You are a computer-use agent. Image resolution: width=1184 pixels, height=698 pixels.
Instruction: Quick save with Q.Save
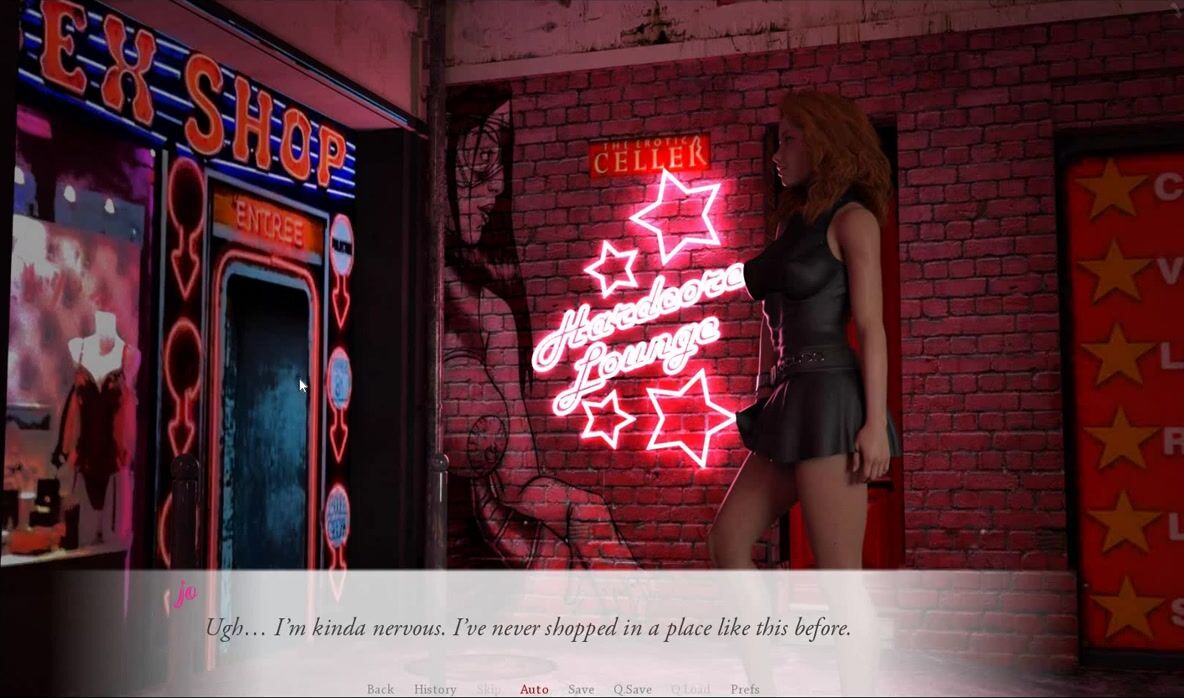[632, 689]
